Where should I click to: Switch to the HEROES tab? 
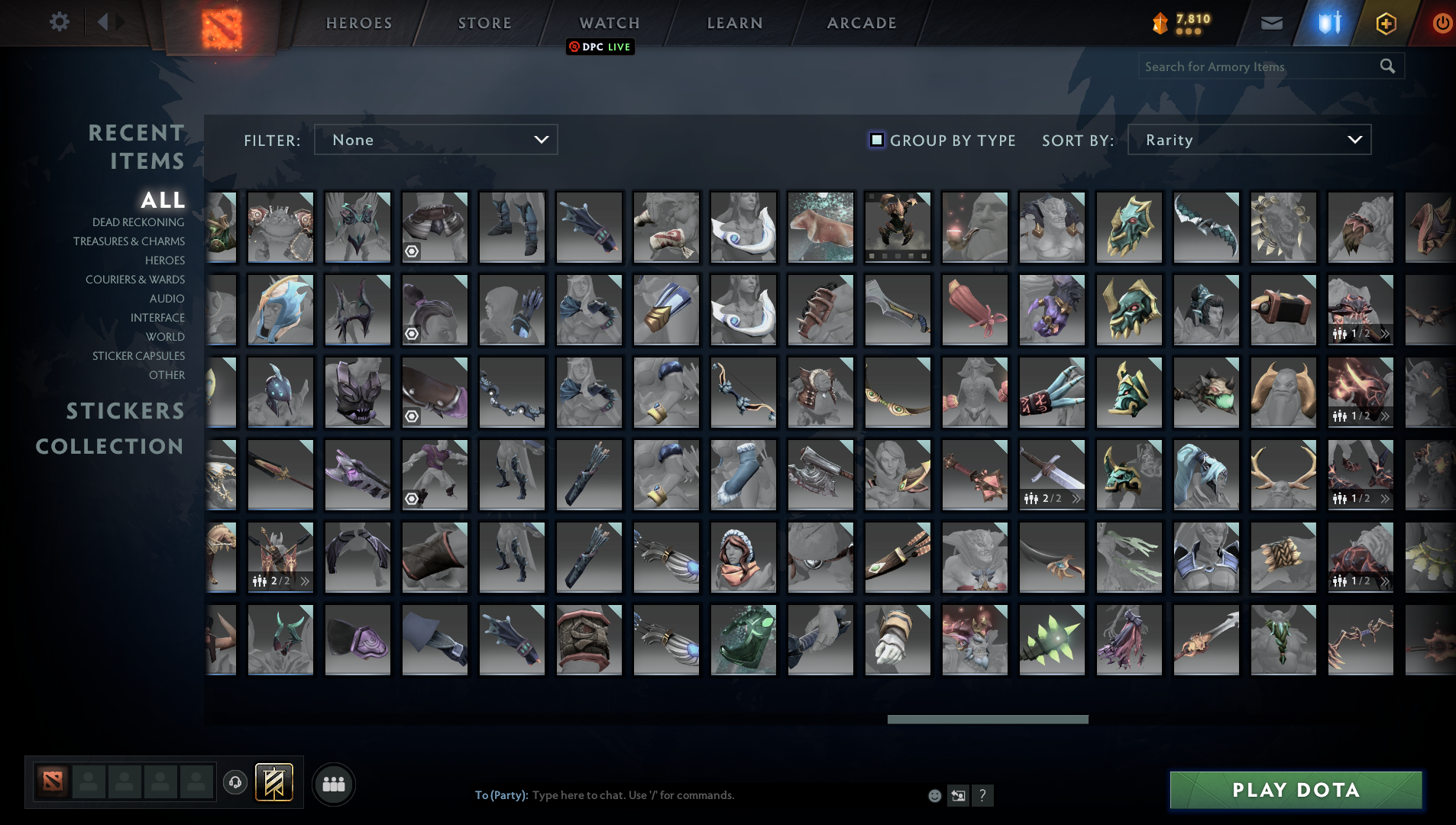click(x=358, y=22)
